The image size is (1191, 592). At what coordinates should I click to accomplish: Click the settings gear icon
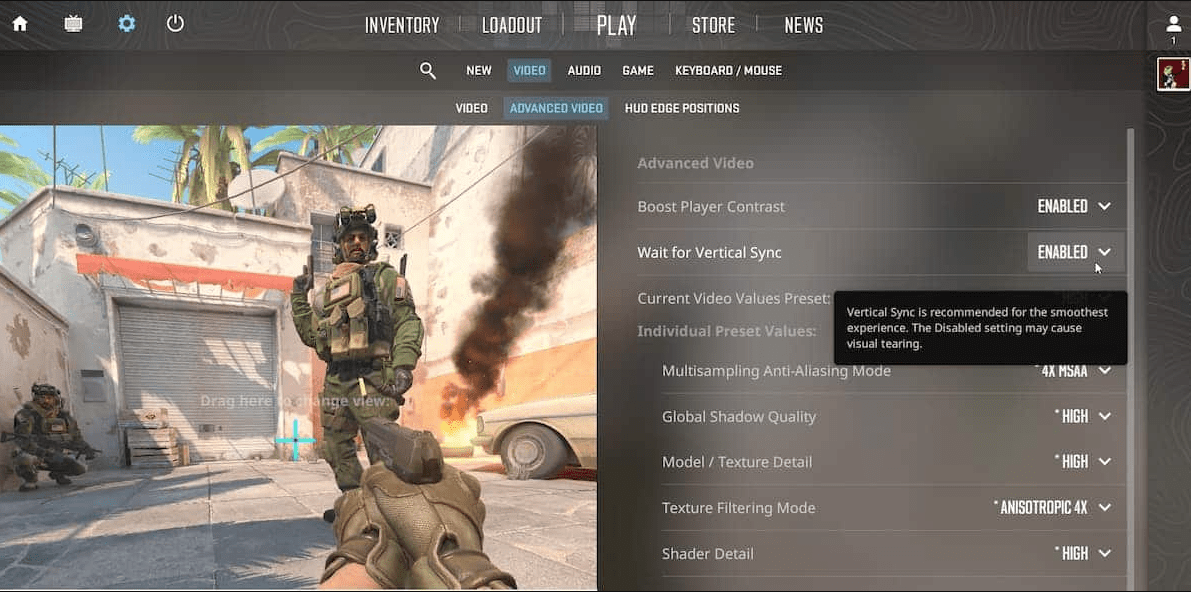tap(126, 24)
